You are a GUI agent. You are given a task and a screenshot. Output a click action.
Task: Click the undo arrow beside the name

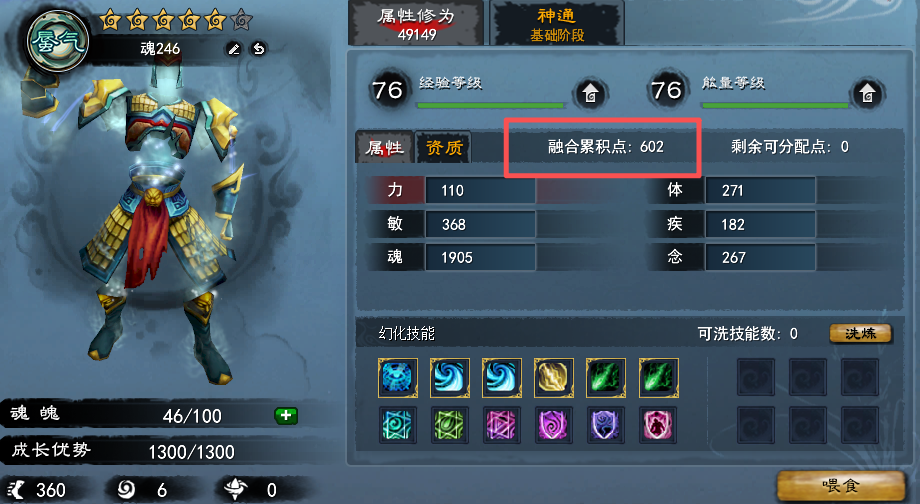(258, 48)
